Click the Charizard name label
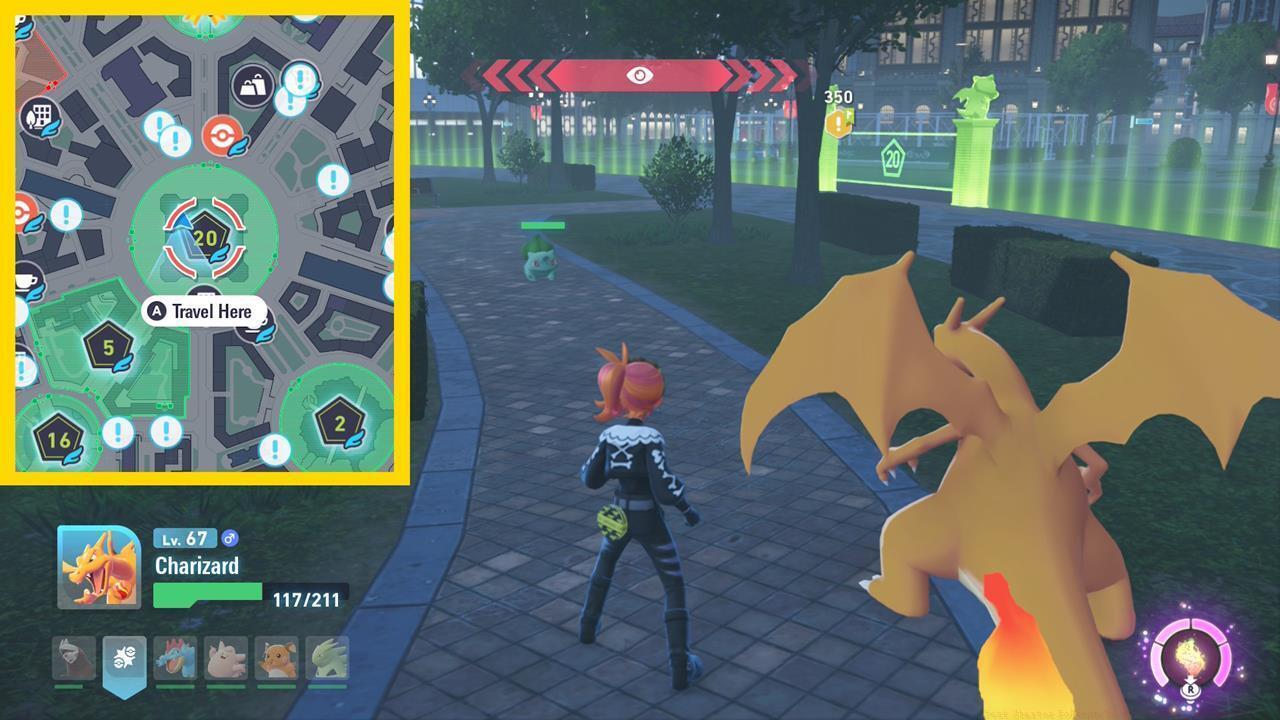 click(x=197, y=566)
